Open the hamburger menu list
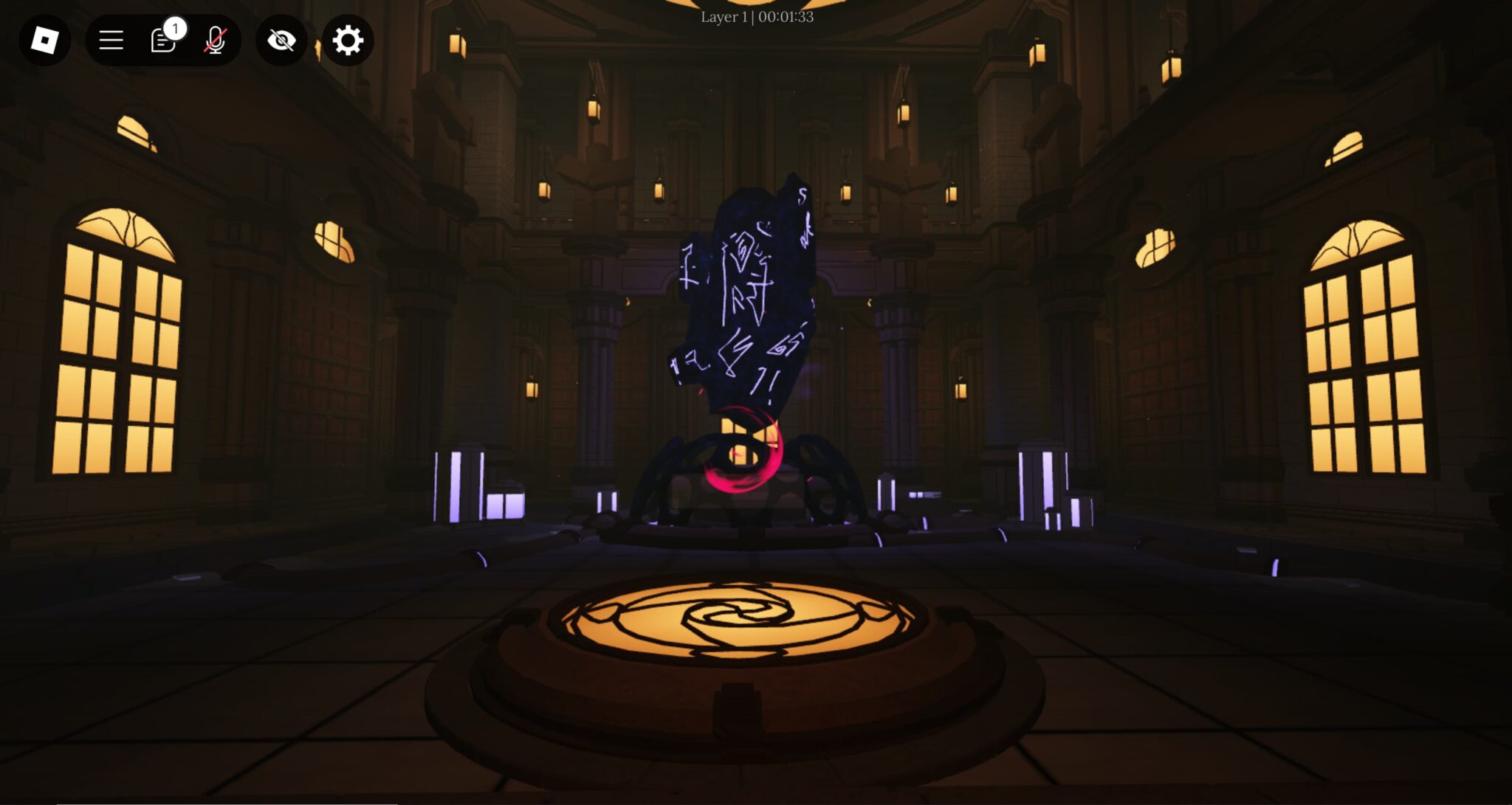 pyautogui.click(x=109, y=41)
